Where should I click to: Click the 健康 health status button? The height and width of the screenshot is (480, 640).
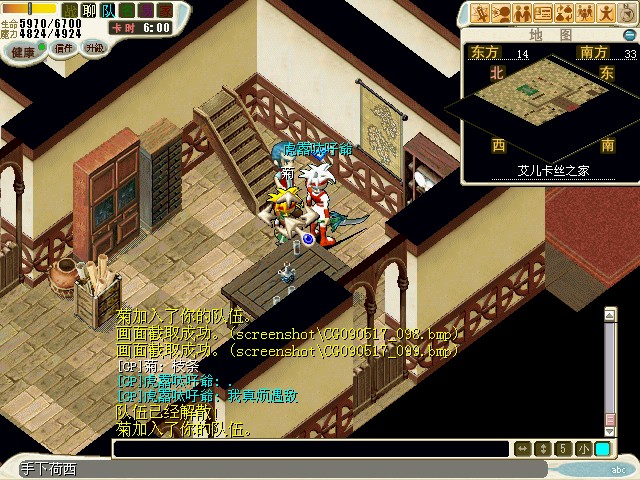tap(21, 52)
